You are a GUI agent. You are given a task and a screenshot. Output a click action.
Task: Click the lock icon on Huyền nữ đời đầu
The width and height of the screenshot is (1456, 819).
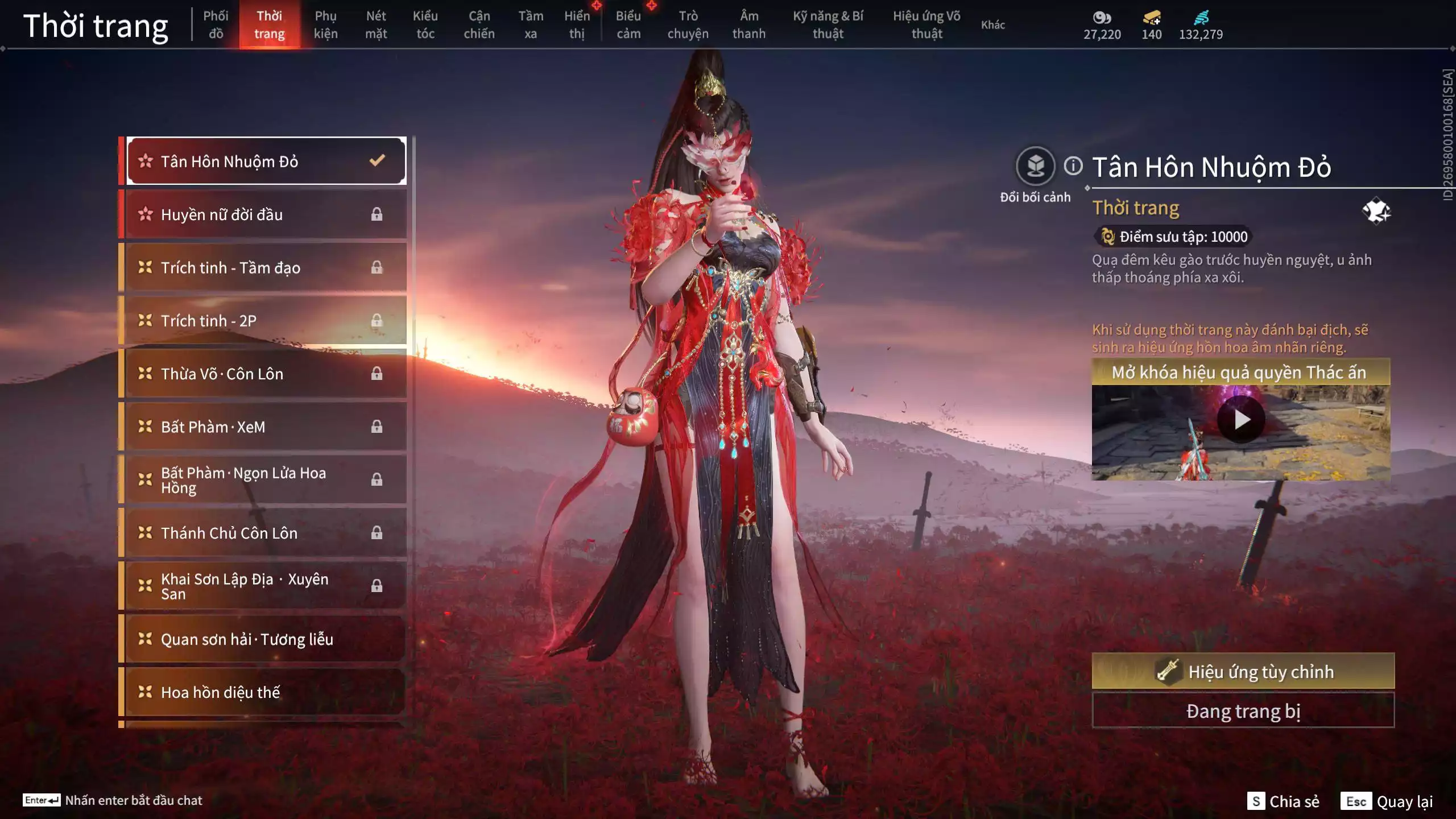pos(377,214)
